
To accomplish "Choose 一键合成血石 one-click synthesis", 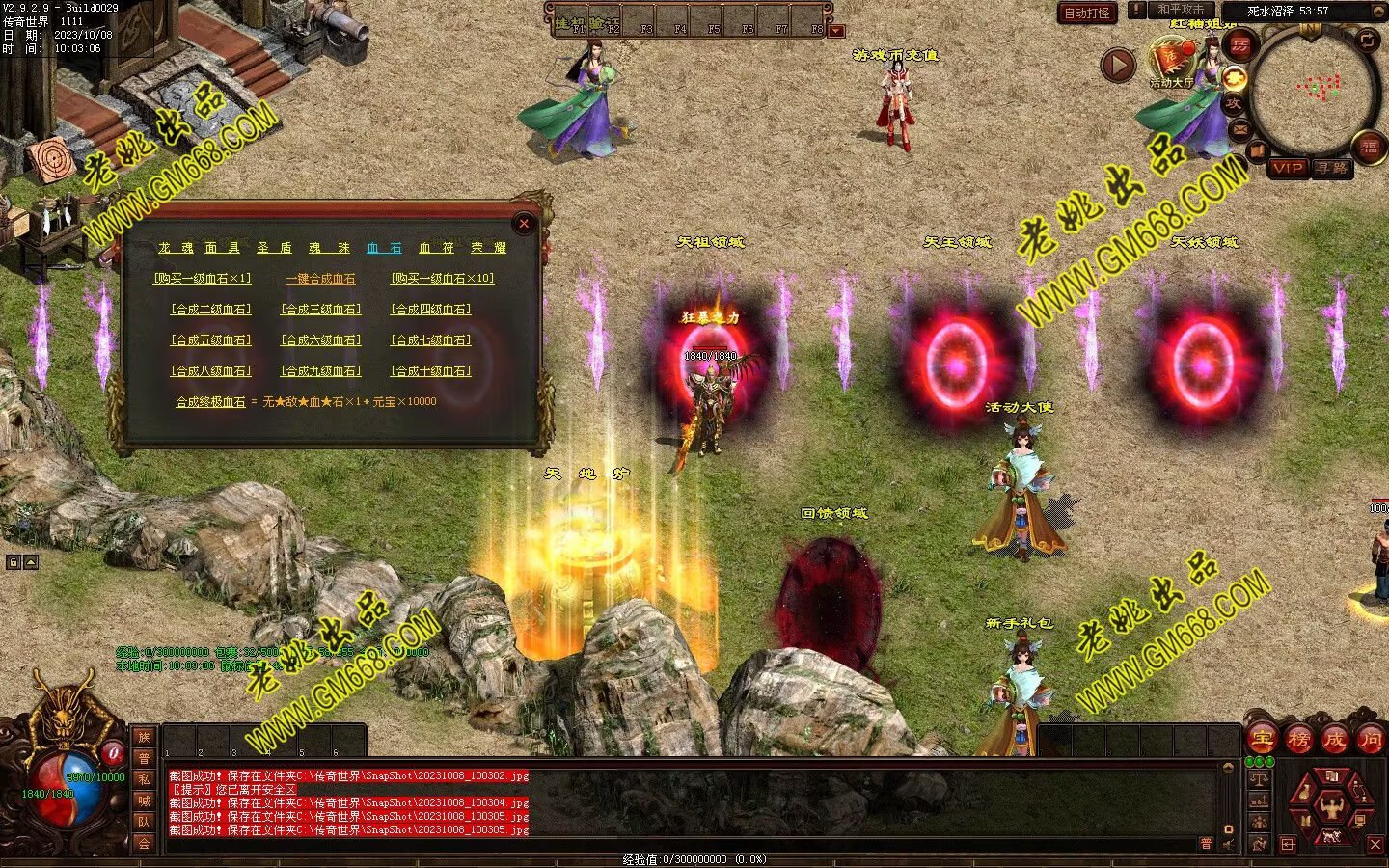I will (320, 279).
